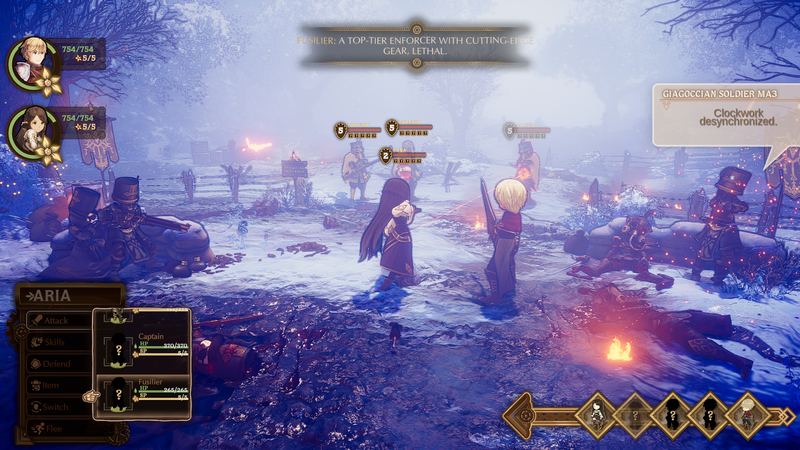
Task: Open the Skills command menu
Action: 55,342
